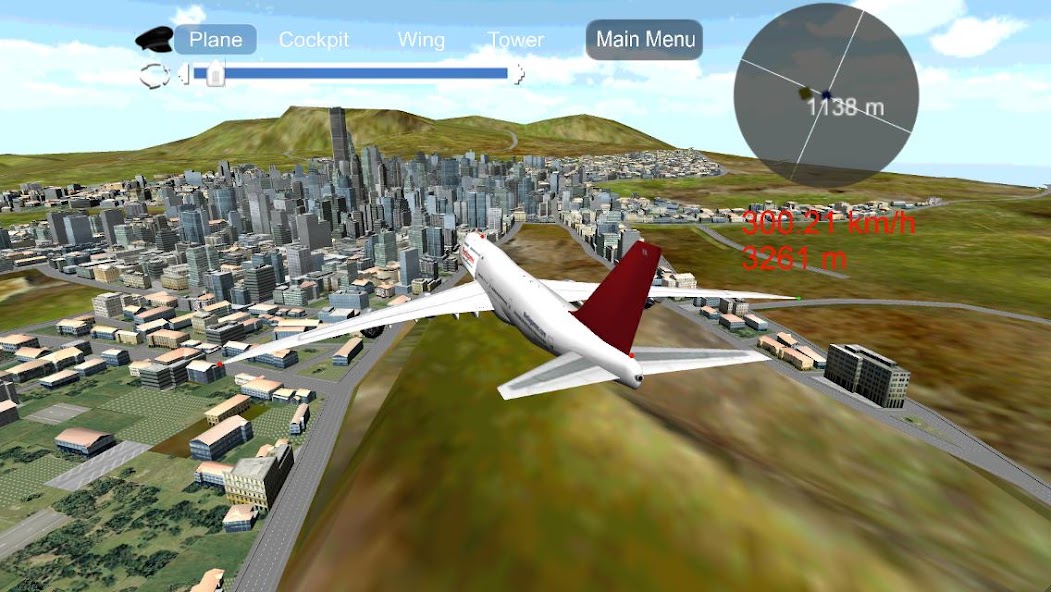The height and width of the screenshot is (592, 1051).
Task: Click the pilot cap icon
Action: click(154, 39)
